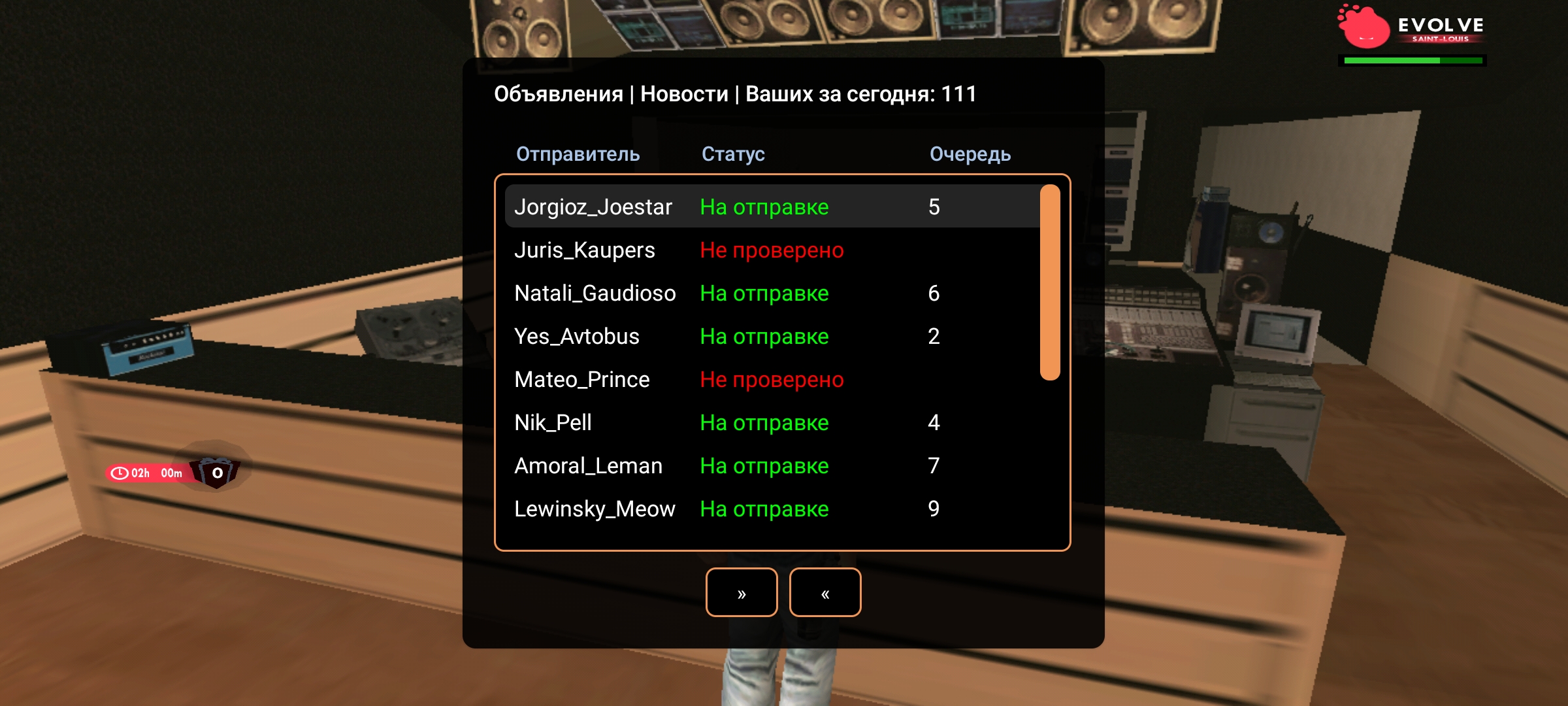Click the « page button

tap(825, 592)
